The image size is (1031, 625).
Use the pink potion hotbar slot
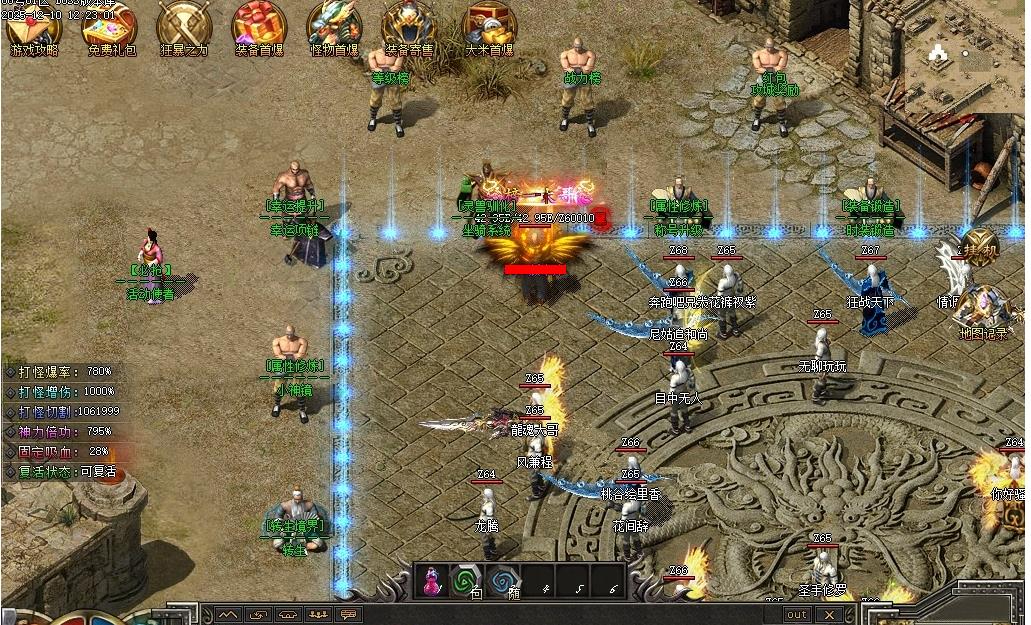coord(434,581)
